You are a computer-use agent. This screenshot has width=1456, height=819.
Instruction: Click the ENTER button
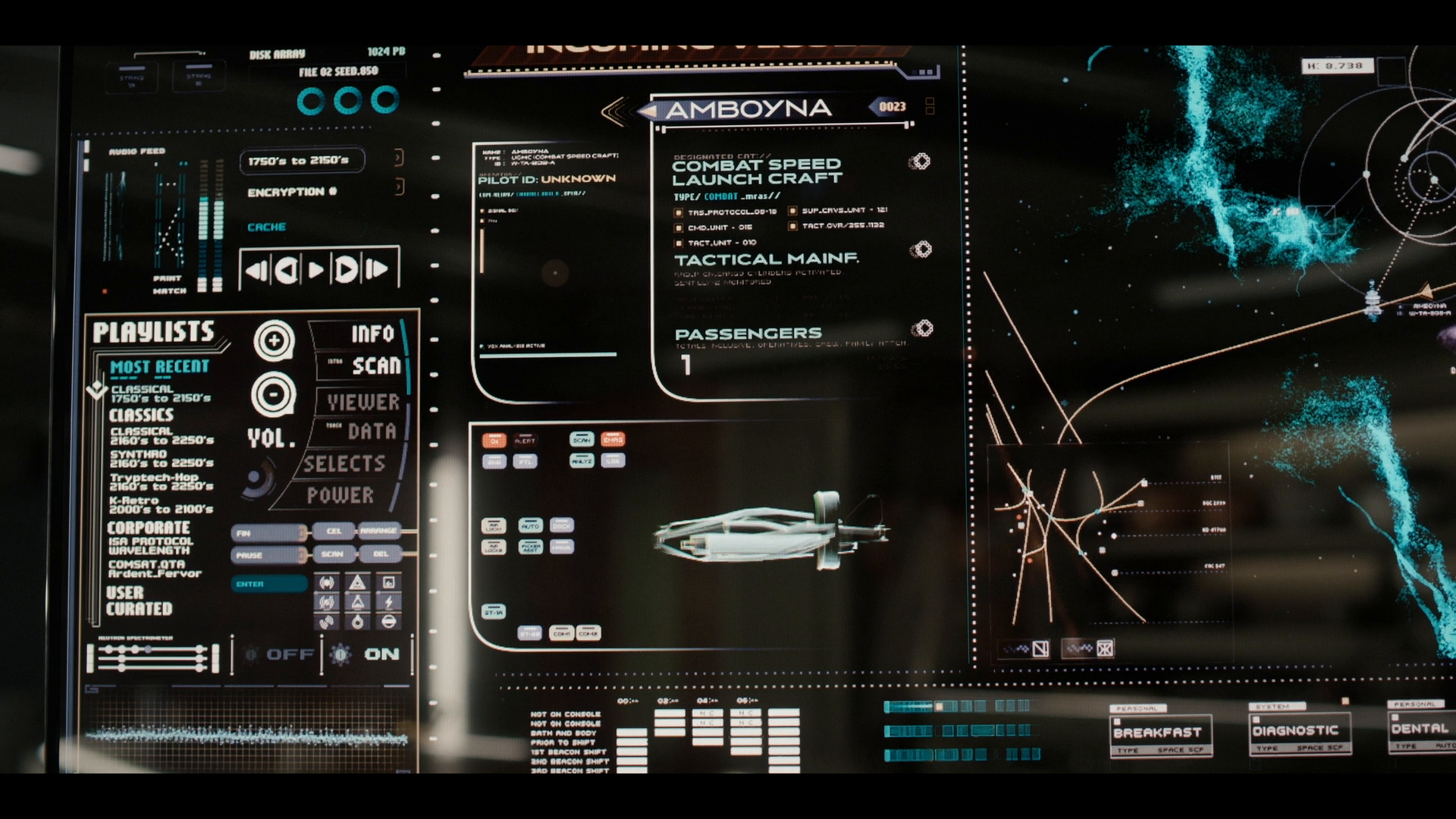click(x=268, y=584)
